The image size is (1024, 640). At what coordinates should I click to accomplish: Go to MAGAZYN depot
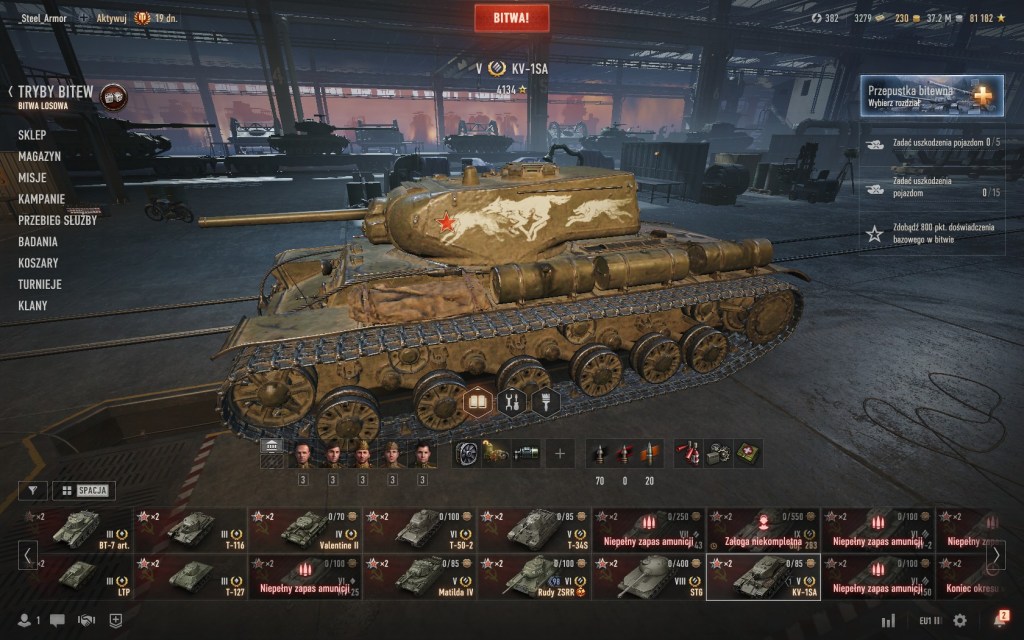tap(39, 156)
